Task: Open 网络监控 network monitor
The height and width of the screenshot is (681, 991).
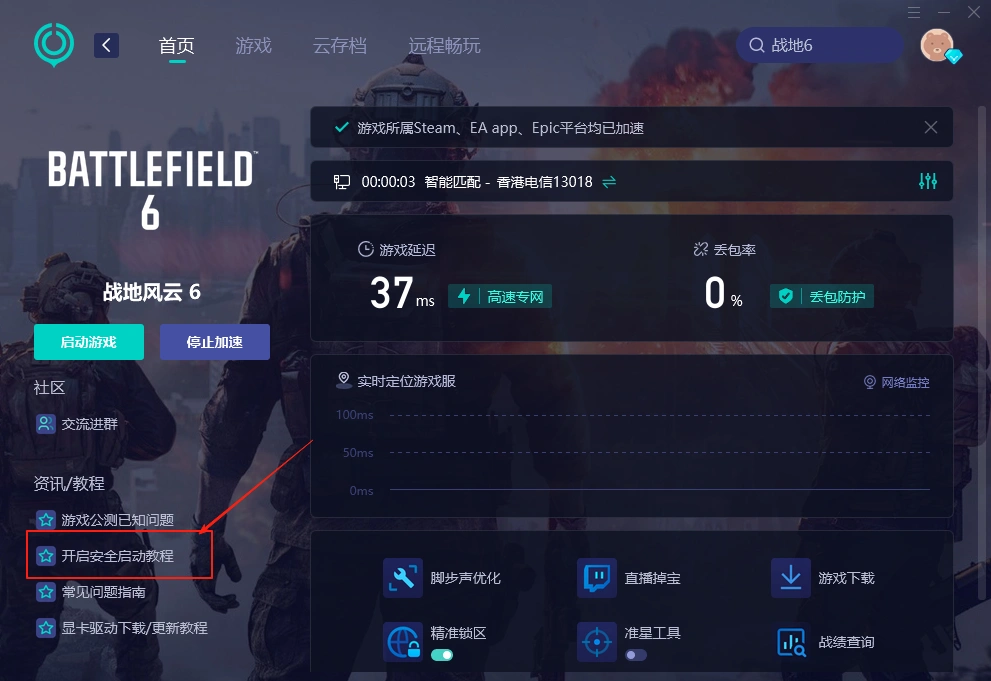Action: 896,382
